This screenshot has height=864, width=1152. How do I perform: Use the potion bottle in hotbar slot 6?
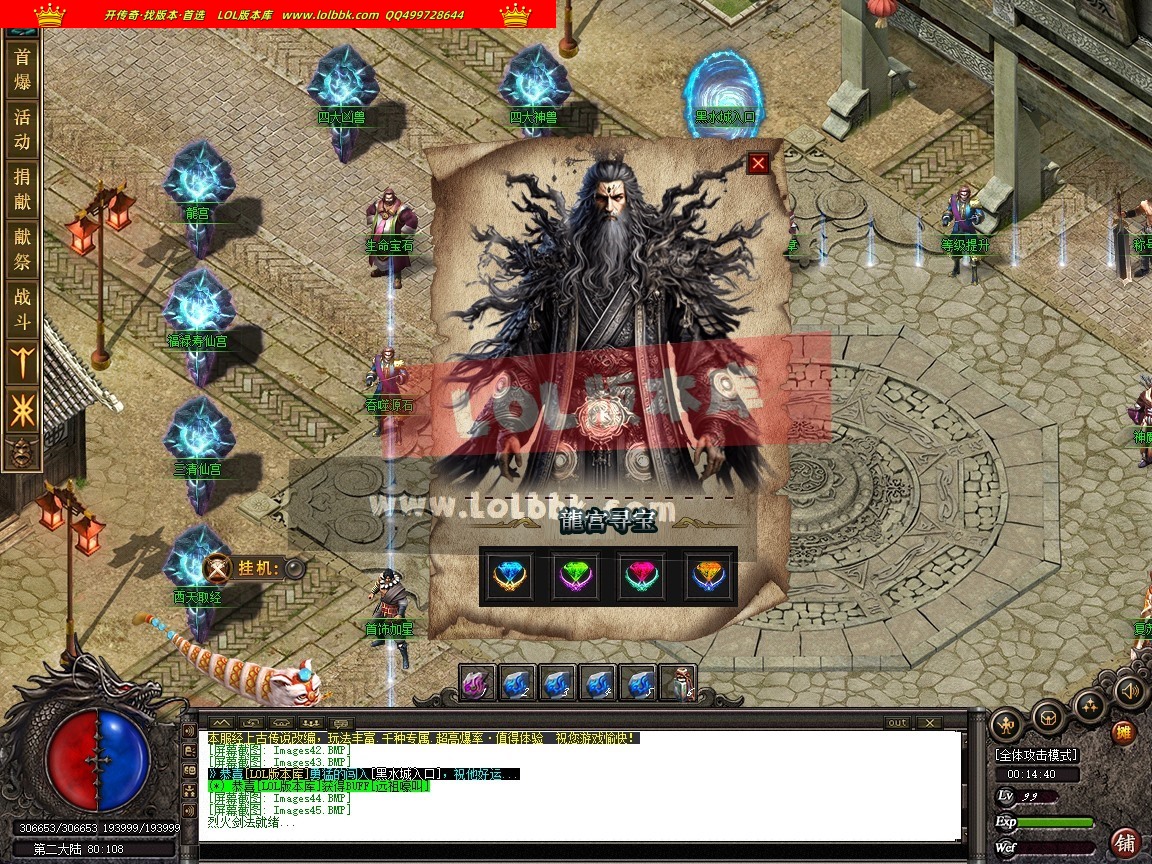678,683
